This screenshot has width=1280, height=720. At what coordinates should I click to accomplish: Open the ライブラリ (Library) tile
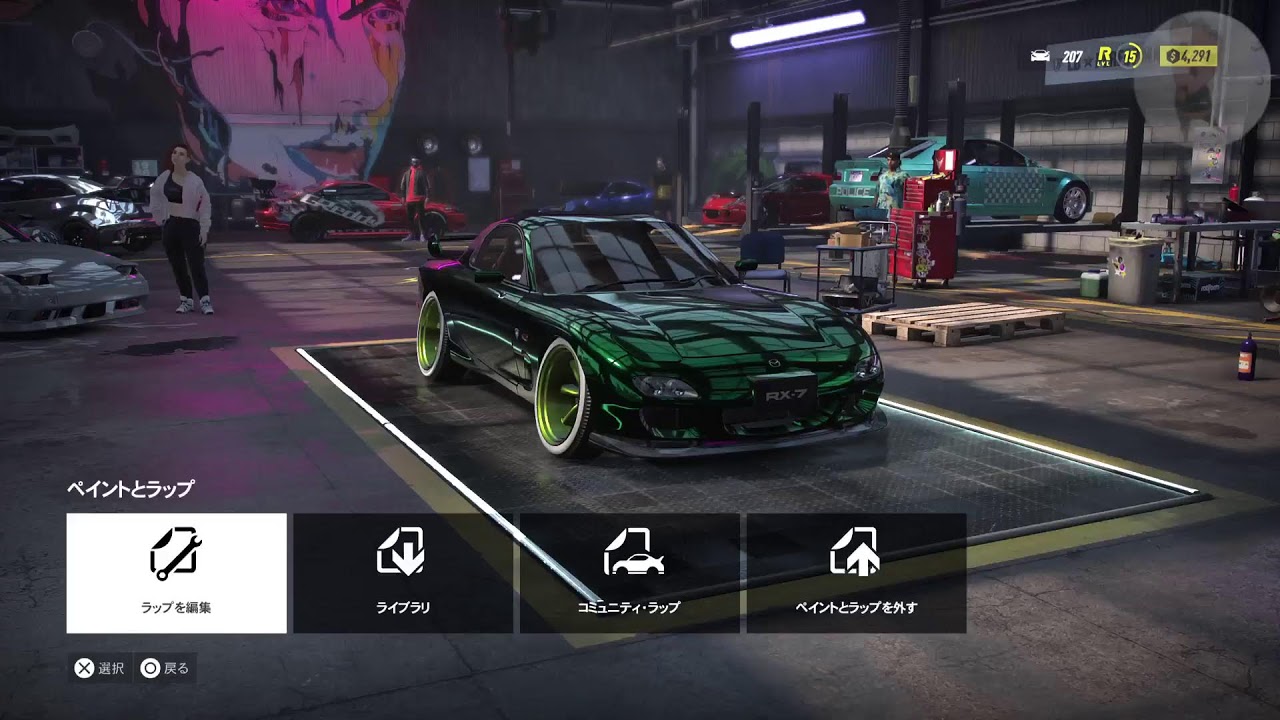(402, 573)
